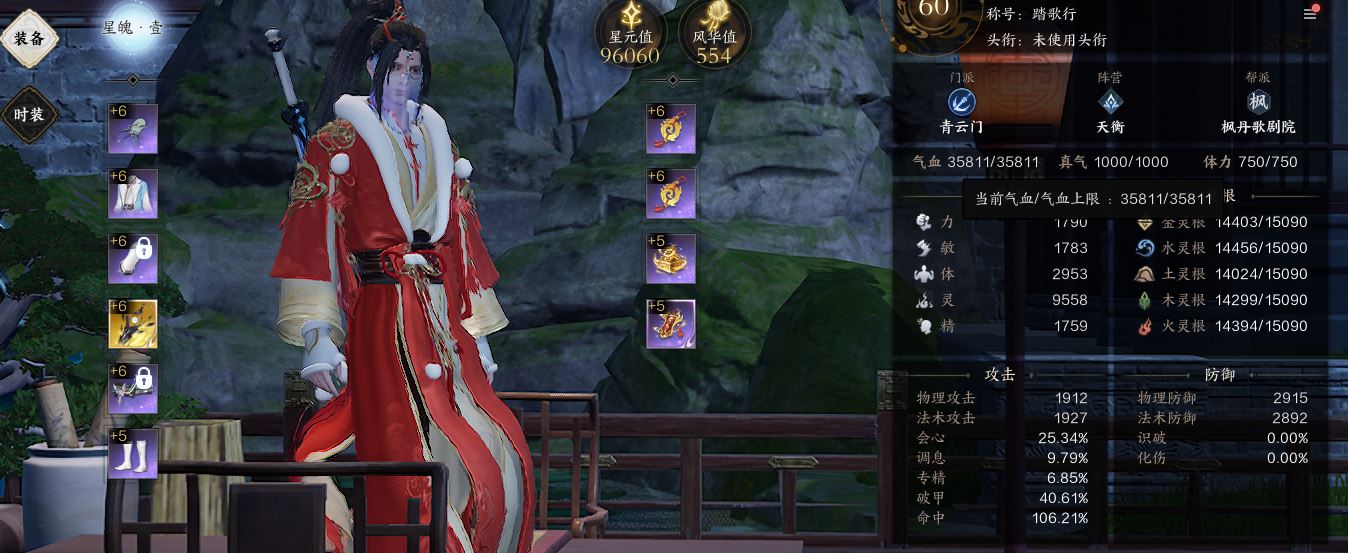The width and height of the screenshot is (1348, 553).
Task: Click the 青云门 sect icon
Action: [x=962, y=102]
